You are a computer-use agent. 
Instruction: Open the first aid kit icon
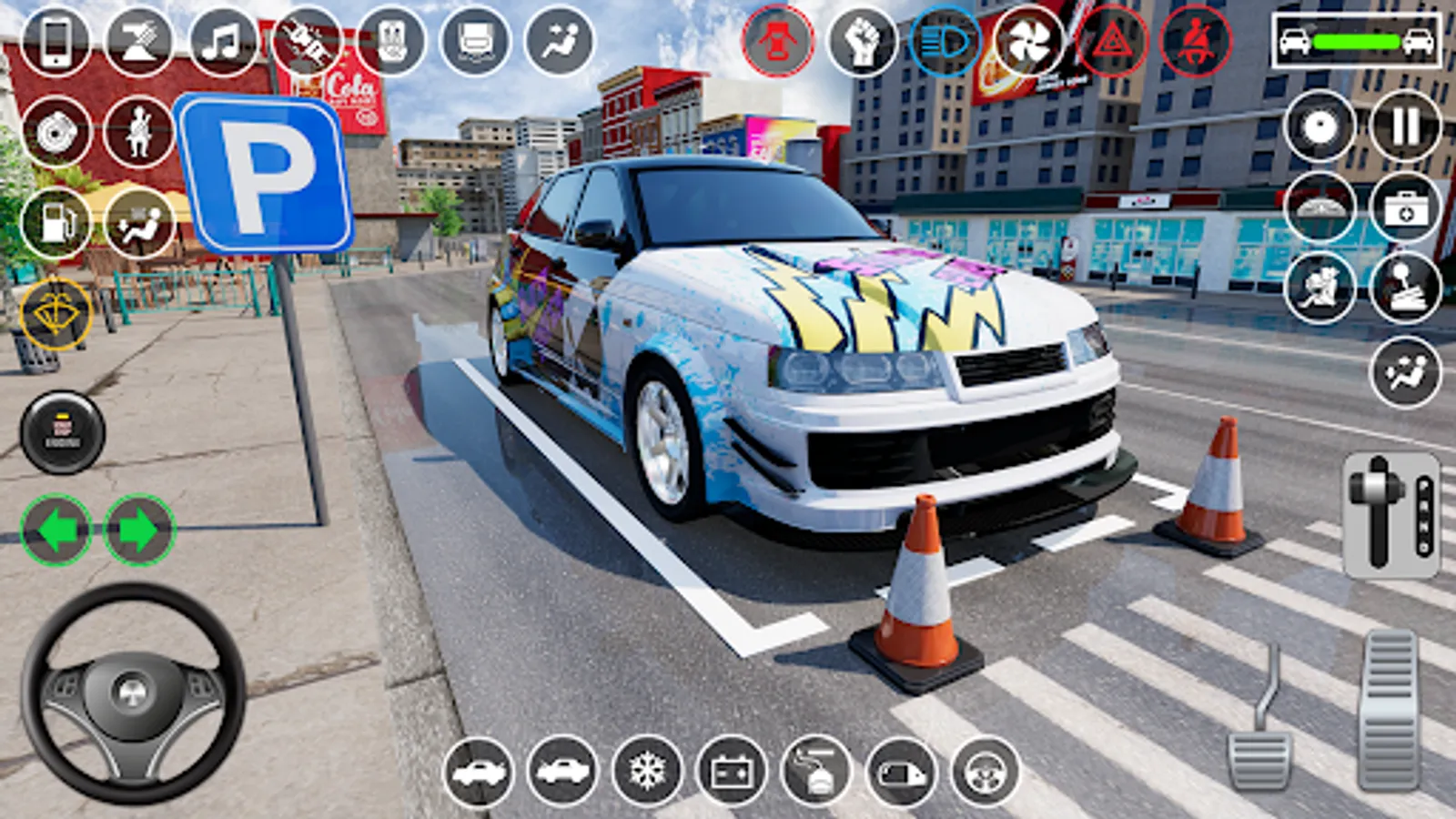click(x=1406, y=209)
